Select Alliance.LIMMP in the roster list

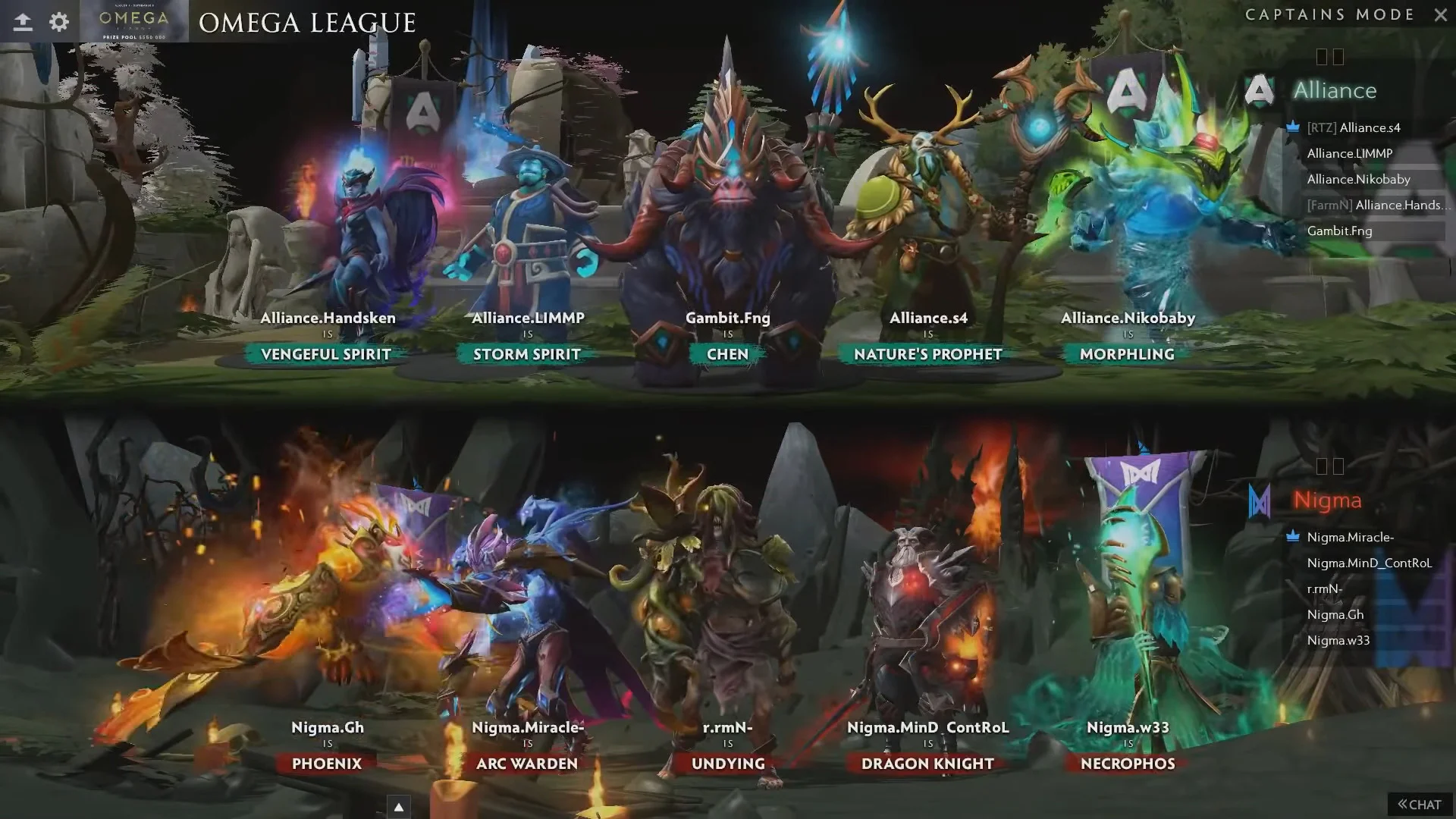(x=1350, y=153)
